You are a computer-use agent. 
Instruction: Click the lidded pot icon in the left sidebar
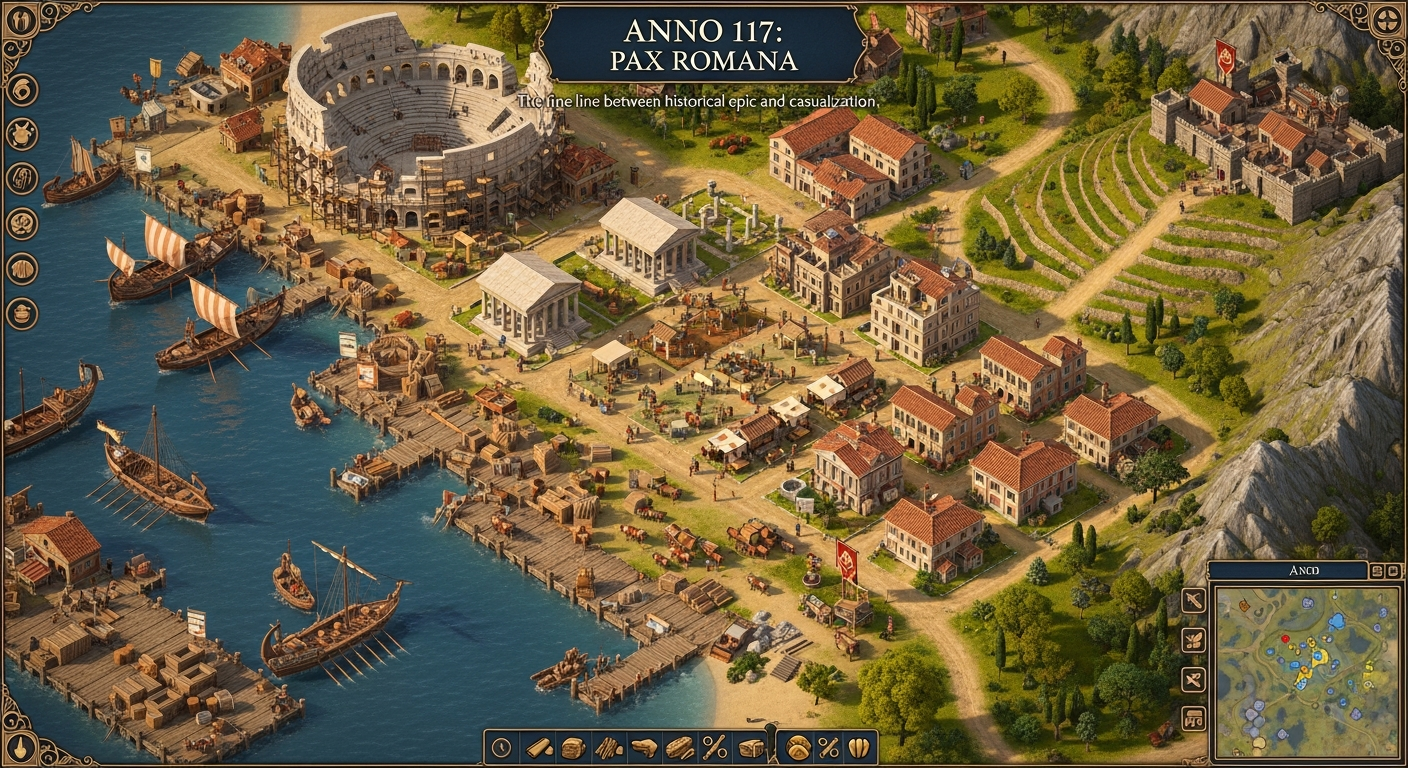click(21, 313)
